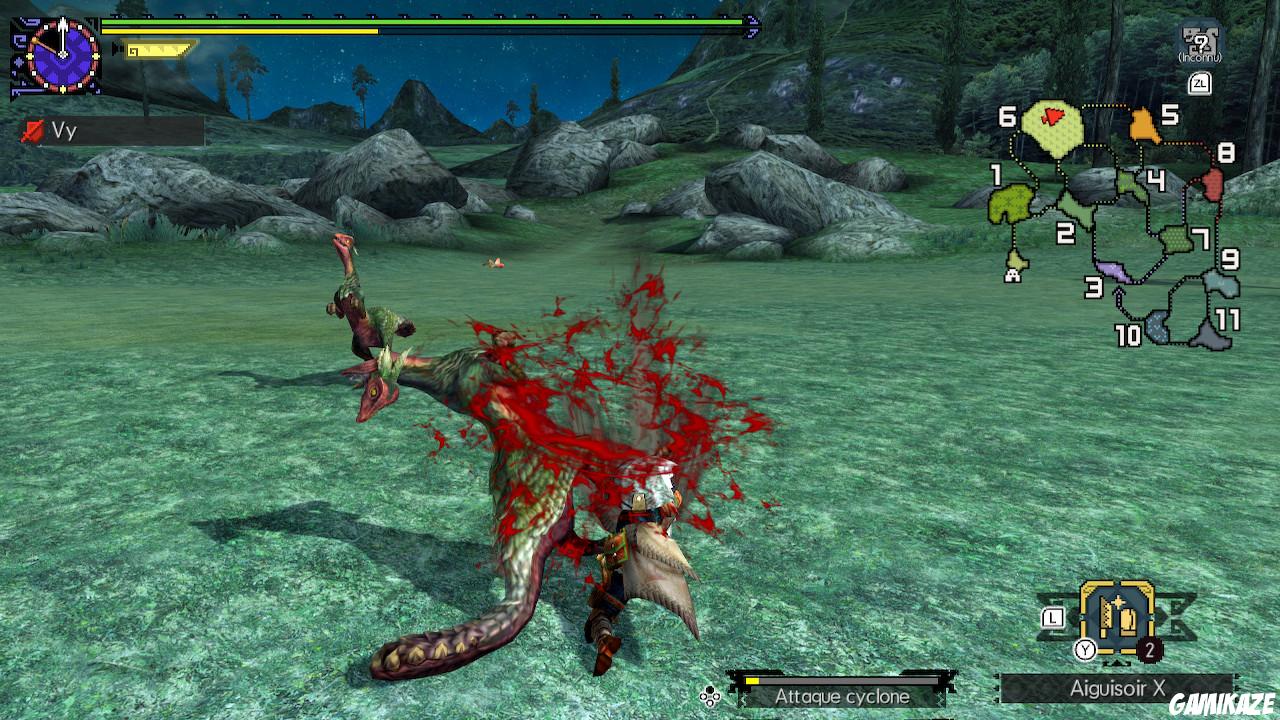
Task: Select the Aiguisoir X whetstone item icon
Action: tap(1118, 616)
